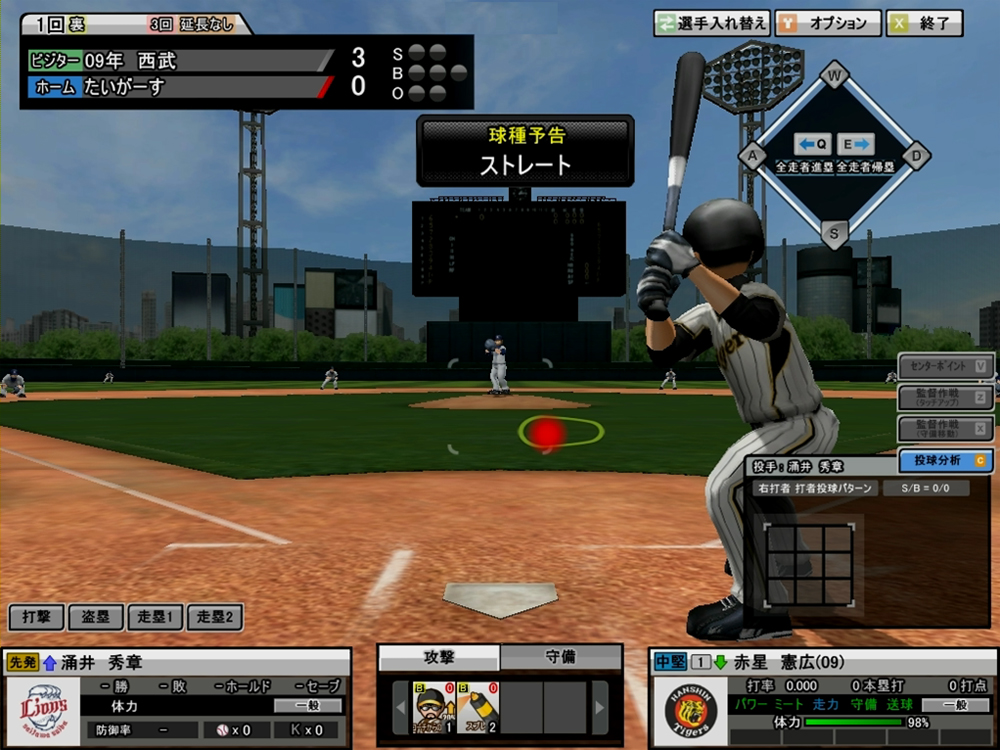Screen dimensions: 1000x750
Task: Activate the 走塁2 baserunning button
Action: point(214,617)
